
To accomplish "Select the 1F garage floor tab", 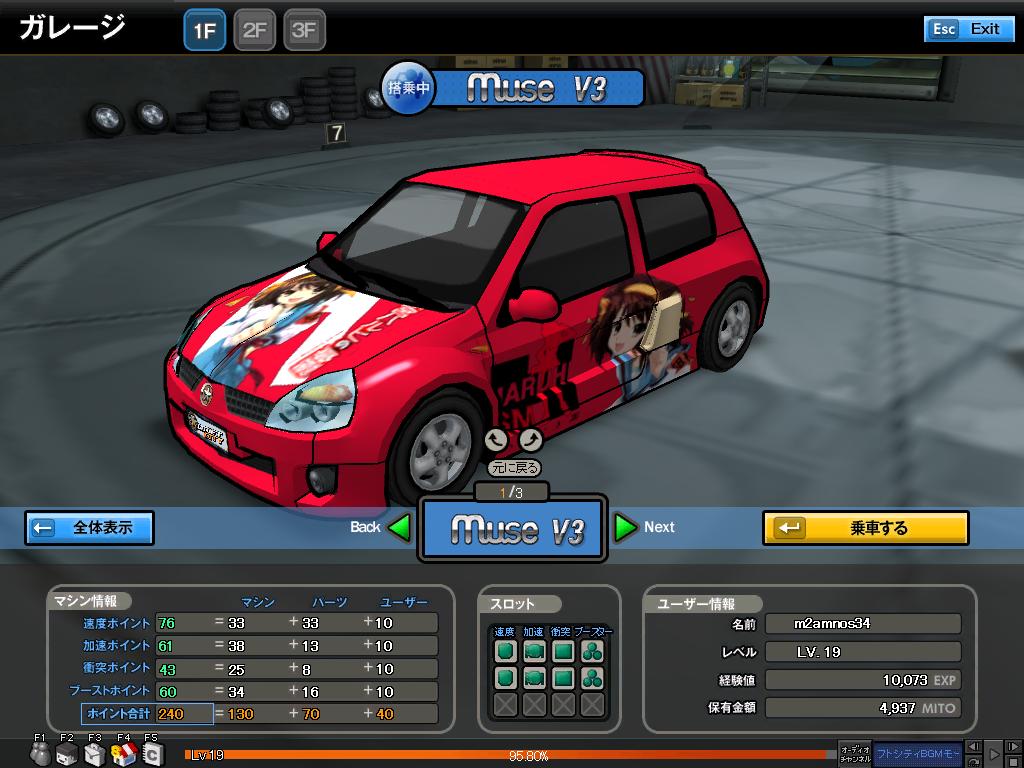I will [205, 30].
